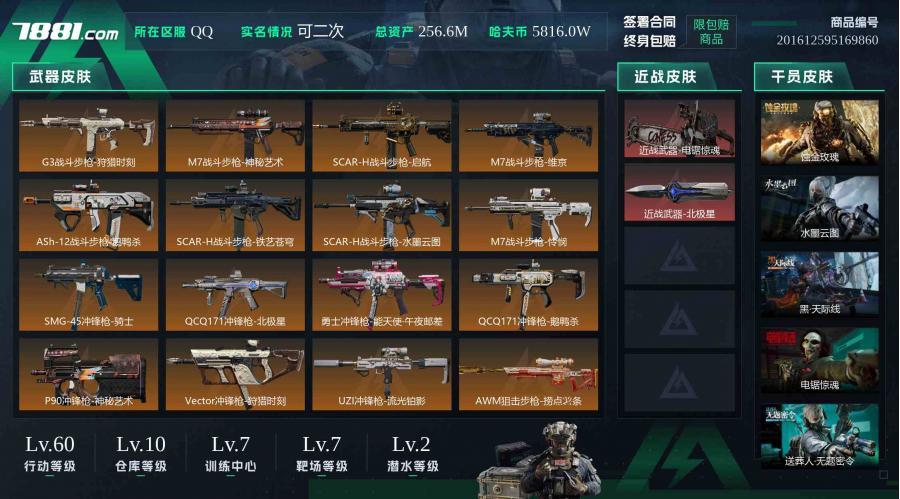The image size is (900, 499).
Task: Open the 勇士冲锋枪 pink skin tile
Action: [x=382, y=294]
